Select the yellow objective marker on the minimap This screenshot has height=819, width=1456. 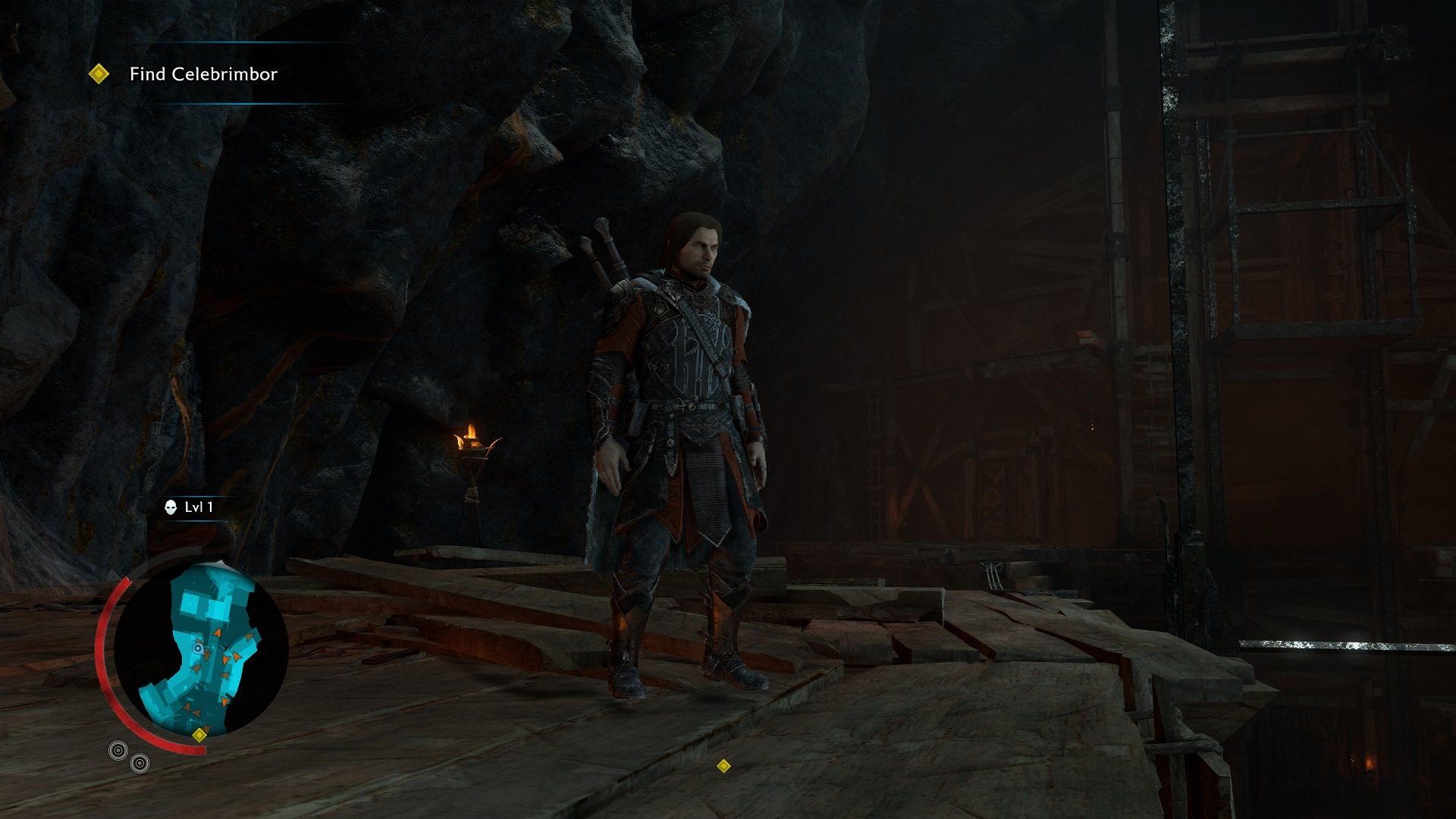point(199,734)
